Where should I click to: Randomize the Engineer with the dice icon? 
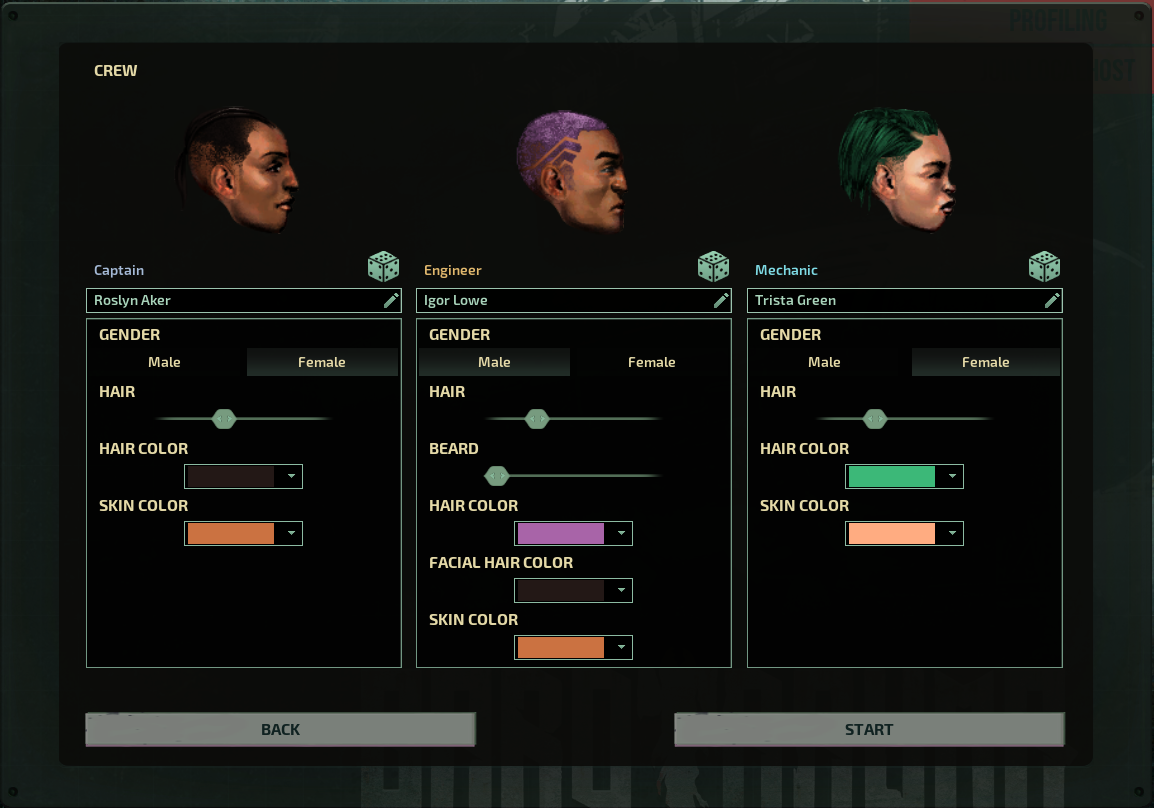click(713, 267)
